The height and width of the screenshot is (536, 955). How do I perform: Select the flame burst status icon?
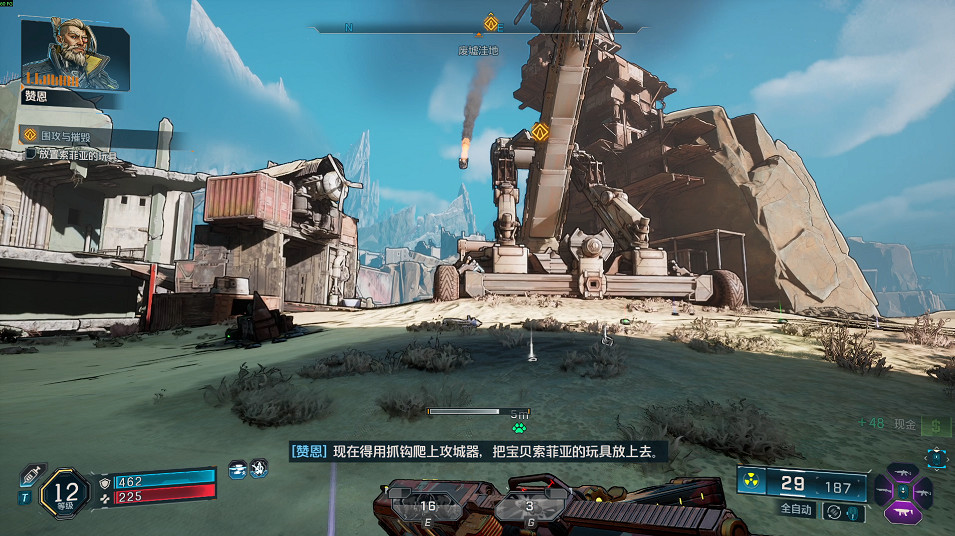[x=258, y=467]
